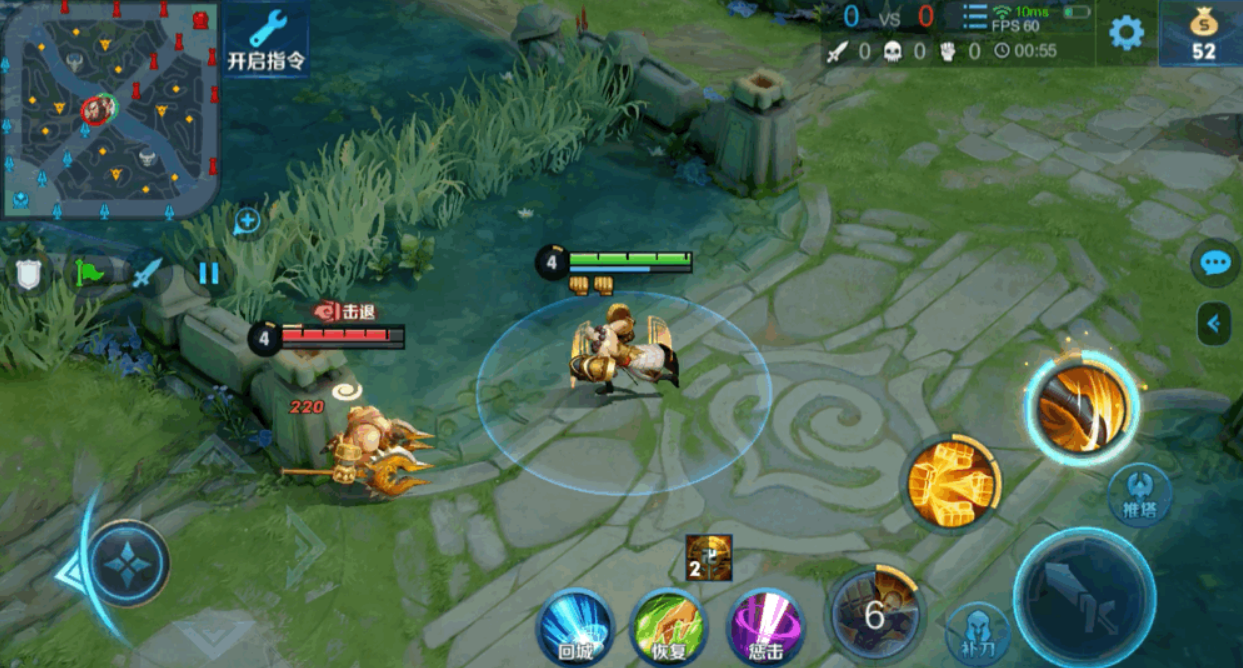The width and height of the screenshot is (1243, 668).
Task: Send the blue sword attack signal
Action: (147, 272)
